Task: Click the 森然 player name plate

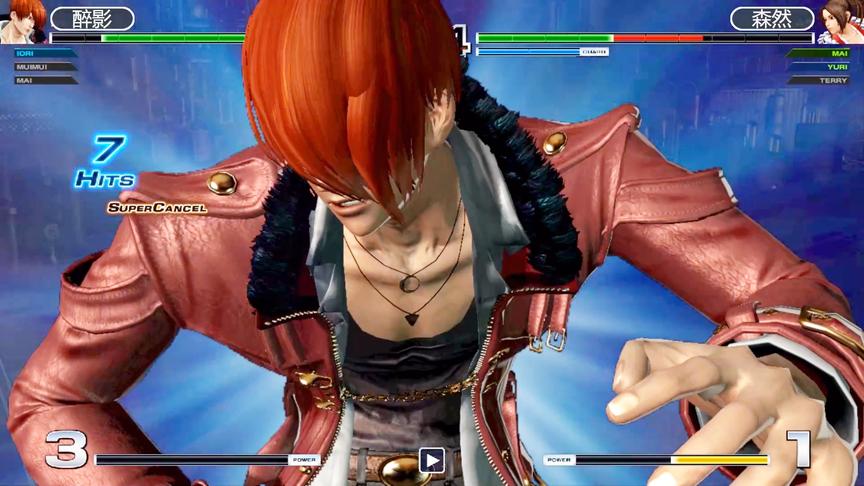Action: [771, 19]
